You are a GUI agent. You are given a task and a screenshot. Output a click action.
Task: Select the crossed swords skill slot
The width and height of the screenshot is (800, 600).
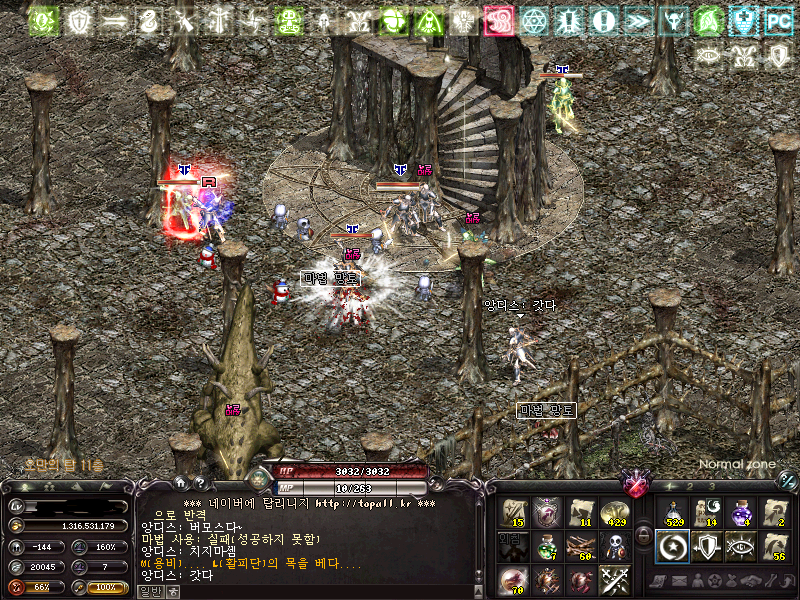point(614,580)
